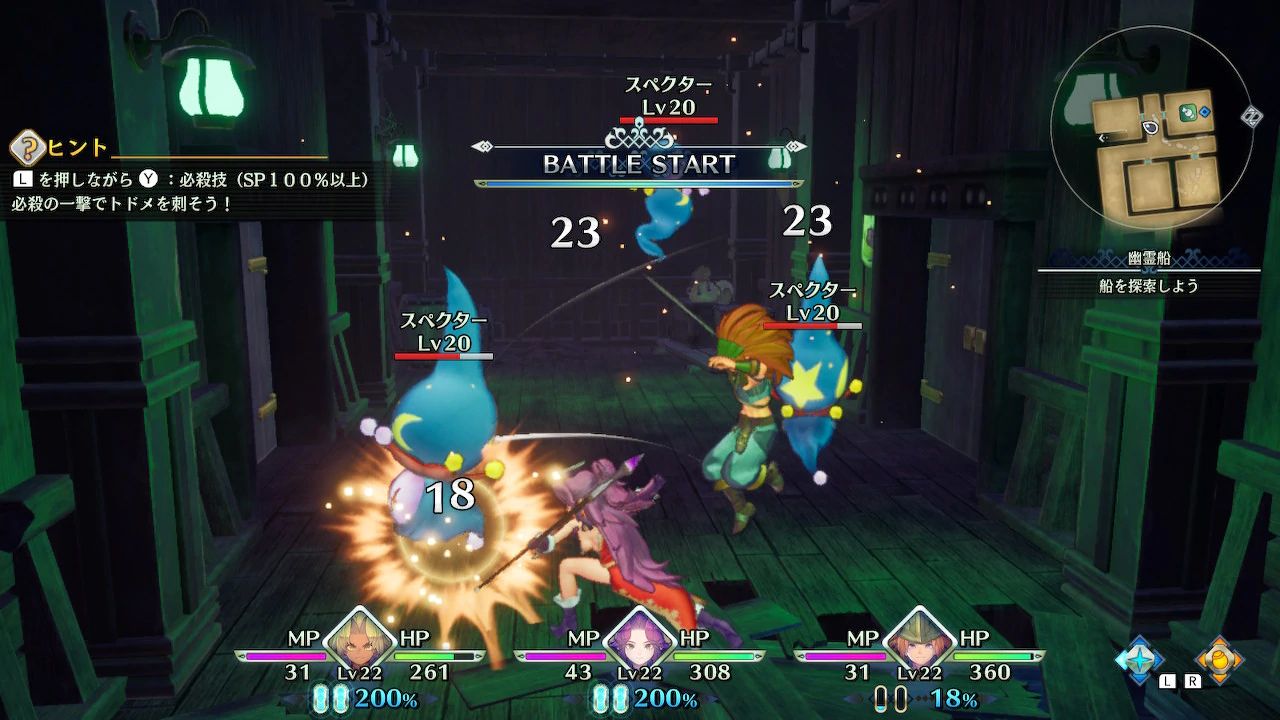Image resolution: width=1280 pixels, height=720 pixels.
Task: Select the blue diamond minimap marker
Action: pos(1205,111)
